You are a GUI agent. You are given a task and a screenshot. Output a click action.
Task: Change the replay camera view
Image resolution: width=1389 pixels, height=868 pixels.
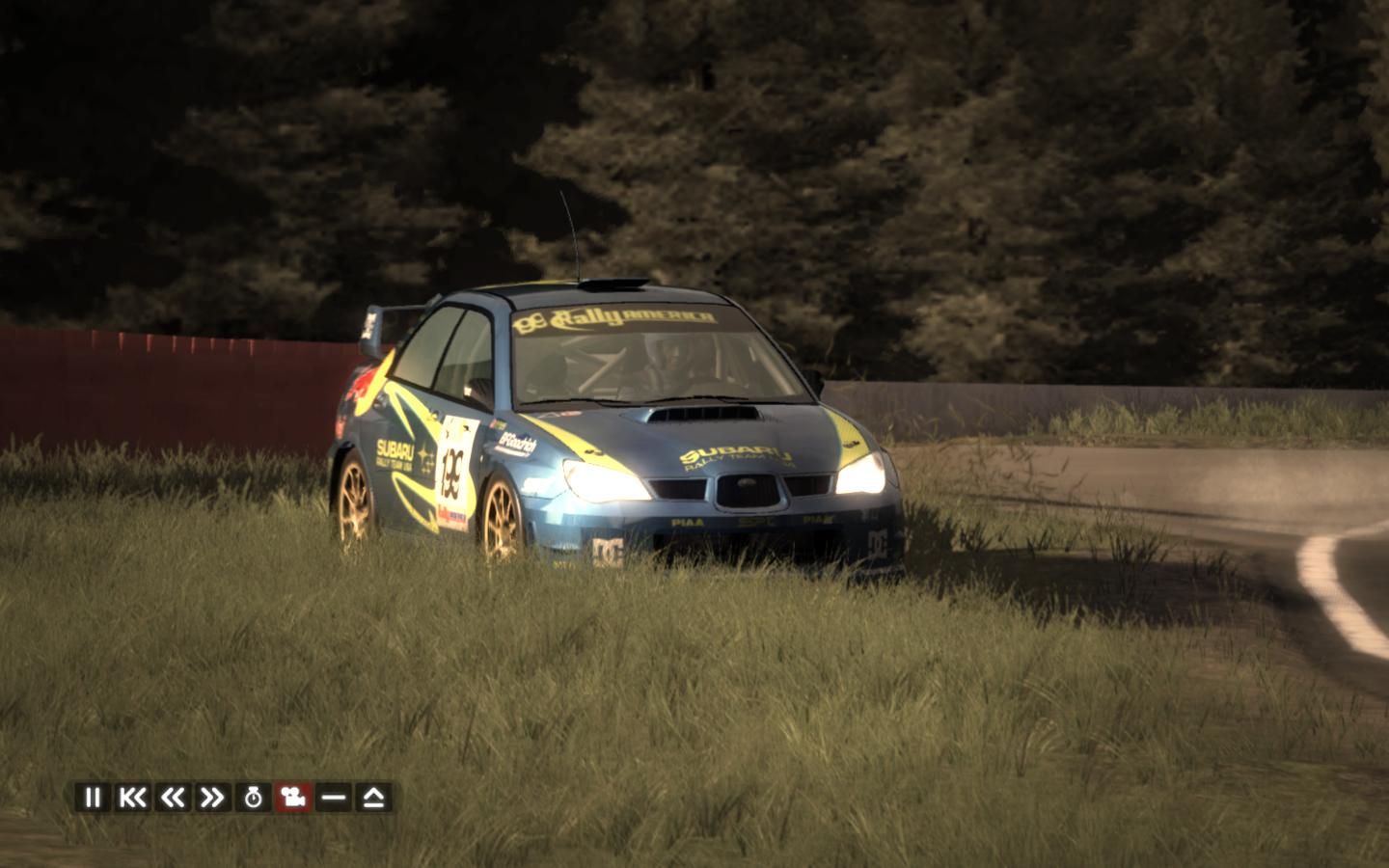293,798
